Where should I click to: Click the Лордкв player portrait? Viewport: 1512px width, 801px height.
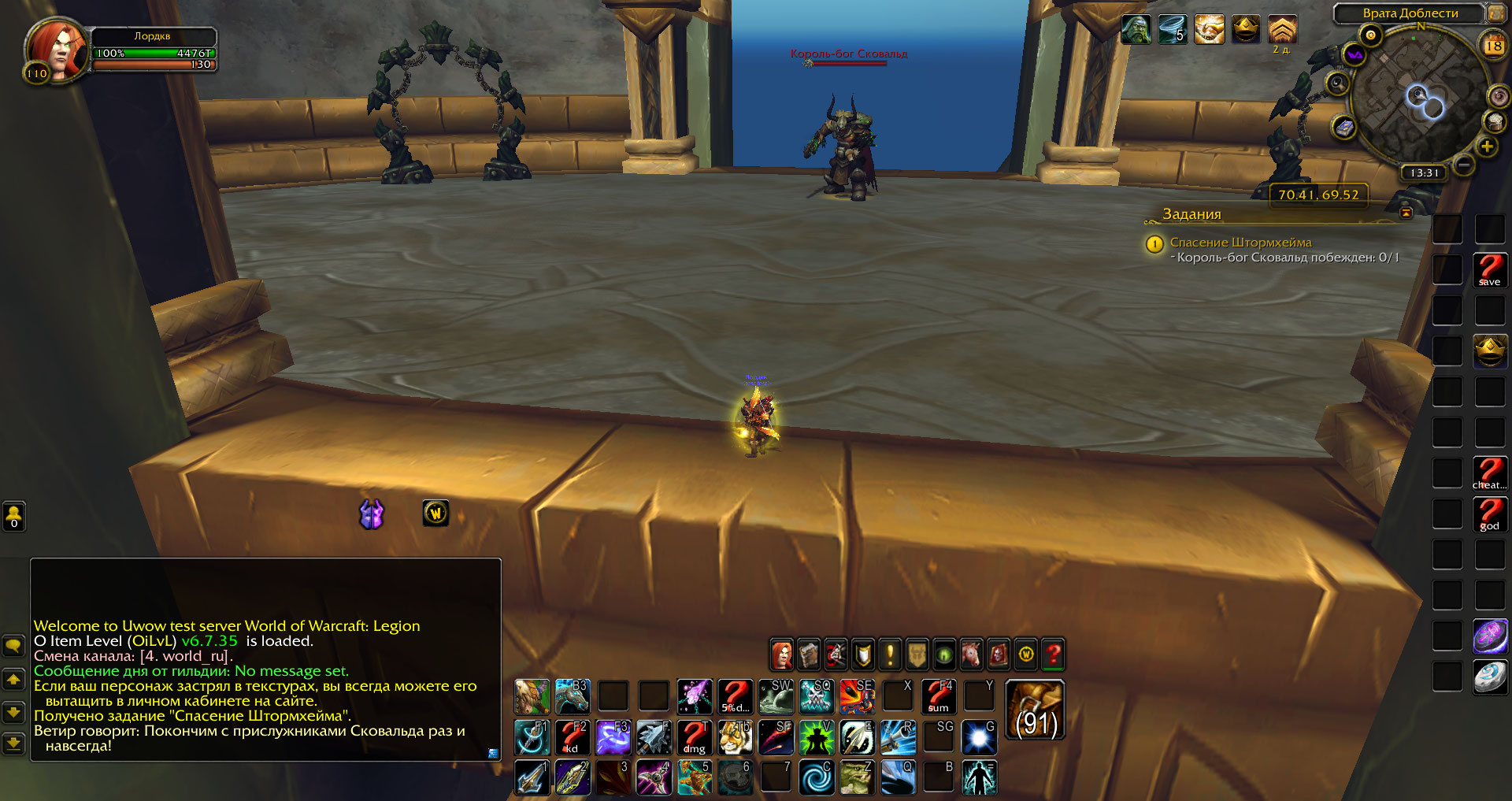pyautogui.click(x=55, y=49)
